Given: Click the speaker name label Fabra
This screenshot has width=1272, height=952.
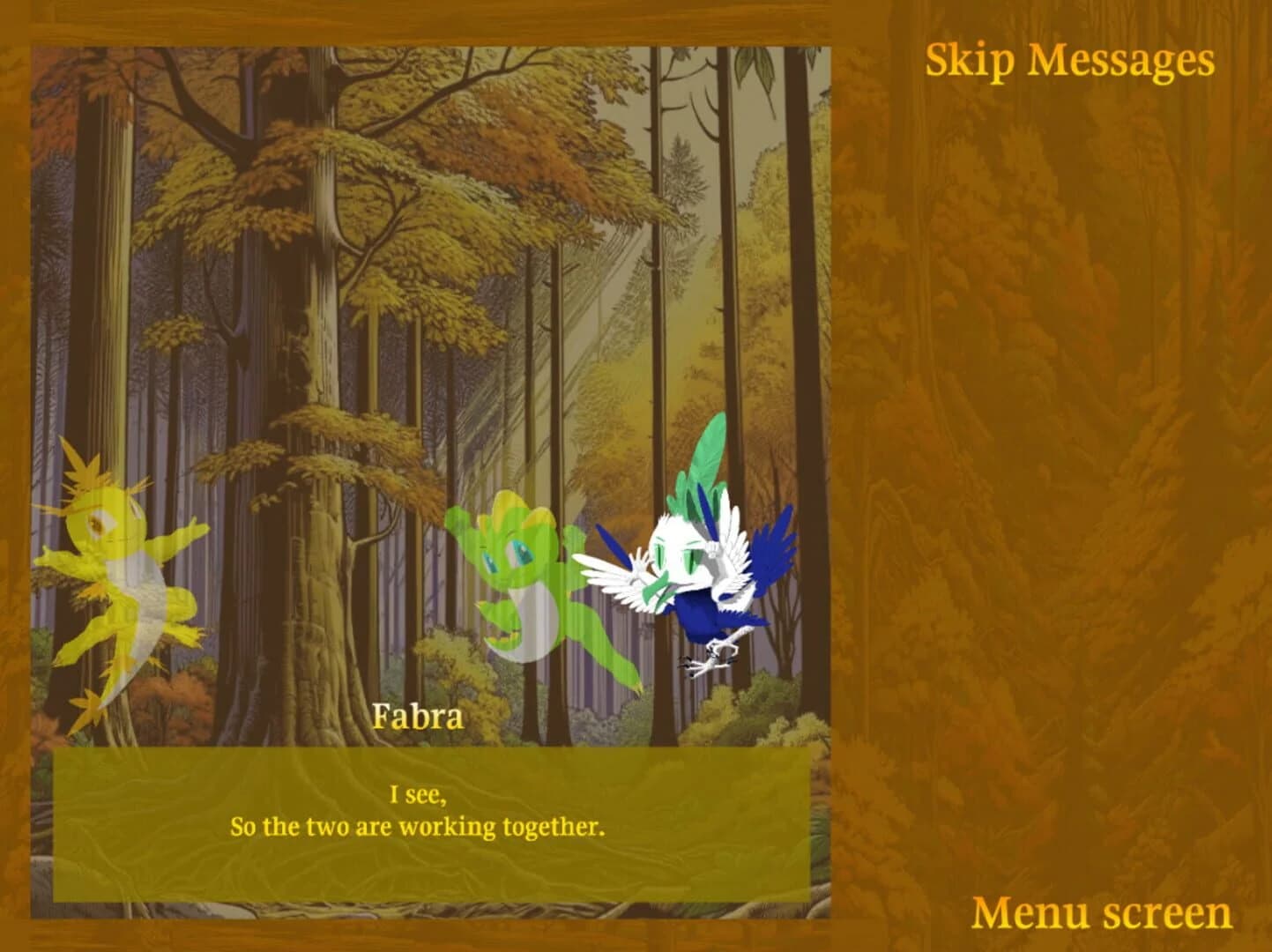Looking at the screenshot, I should [419, 718].
